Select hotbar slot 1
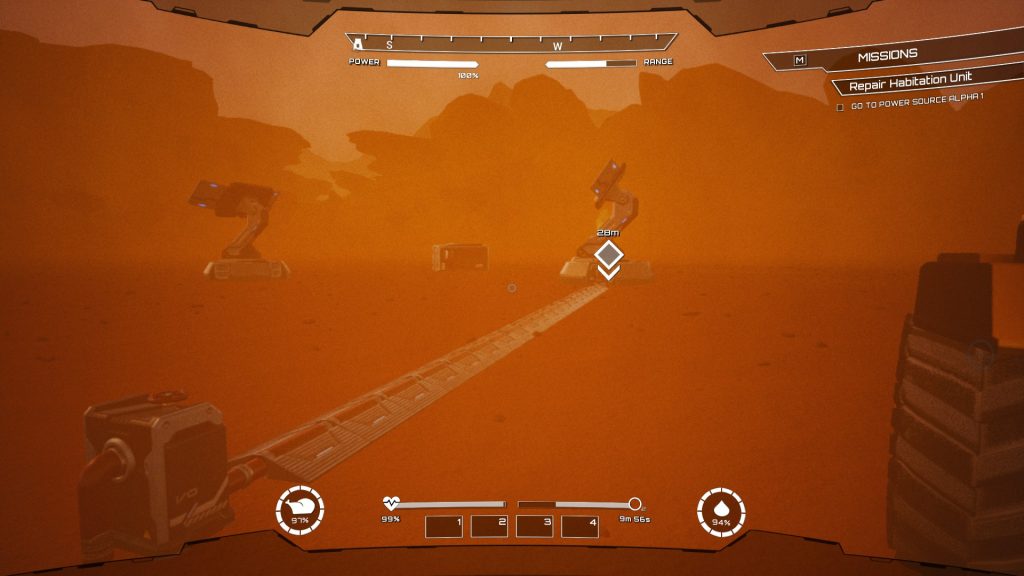The image size is (1024, 576). pyautogui.click(x=443, y=525)
